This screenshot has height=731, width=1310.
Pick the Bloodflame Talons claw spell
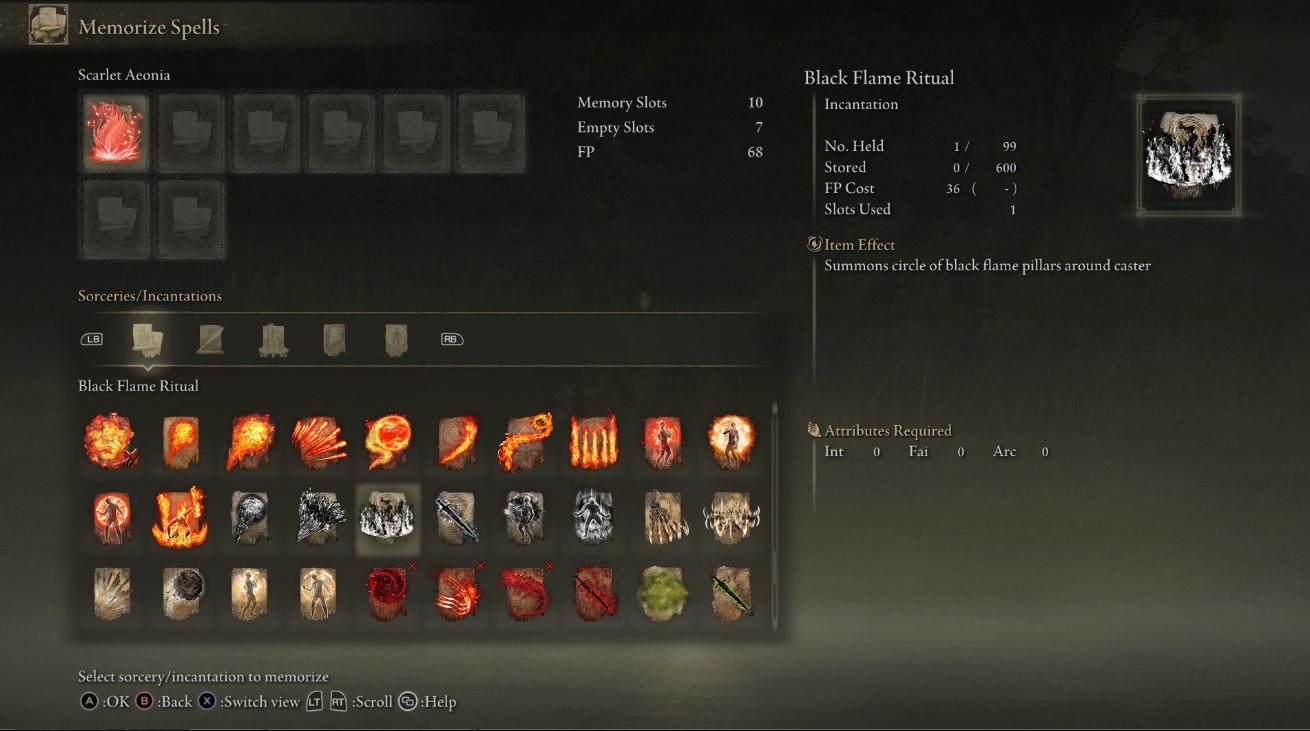(x=457, y=594)
